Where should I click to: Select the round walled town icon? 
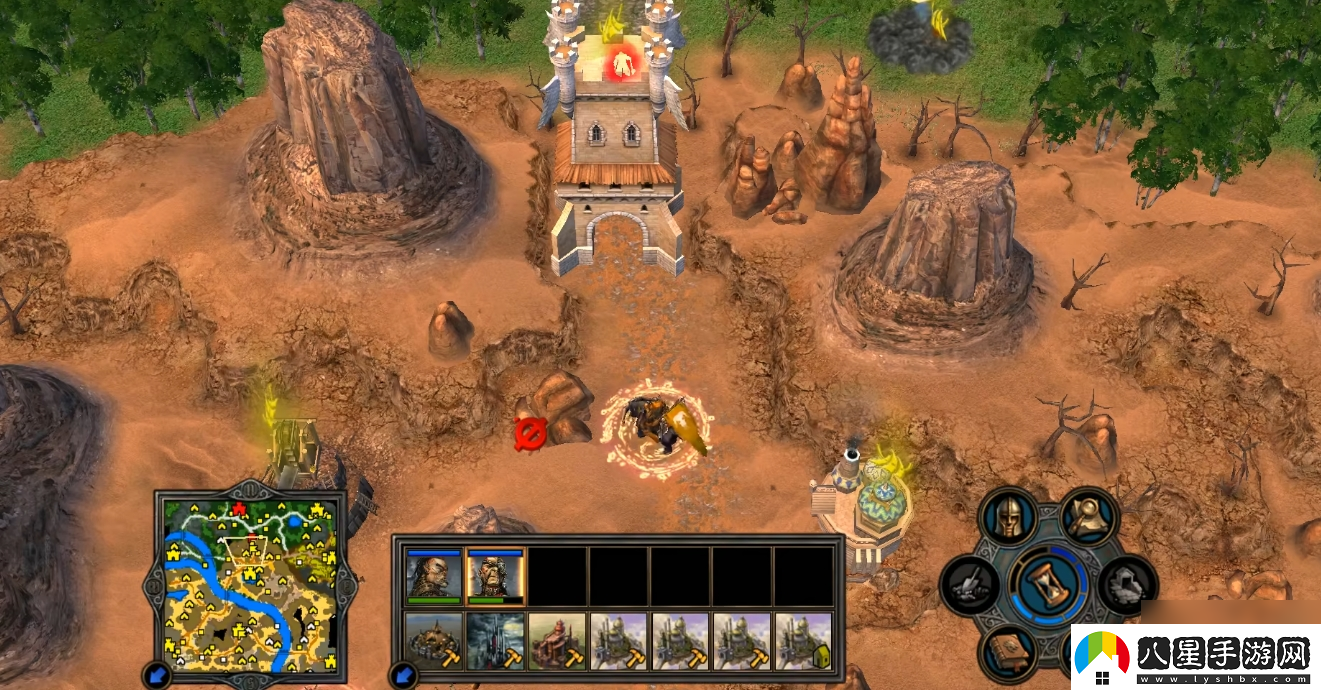click(x=434, y=641)
